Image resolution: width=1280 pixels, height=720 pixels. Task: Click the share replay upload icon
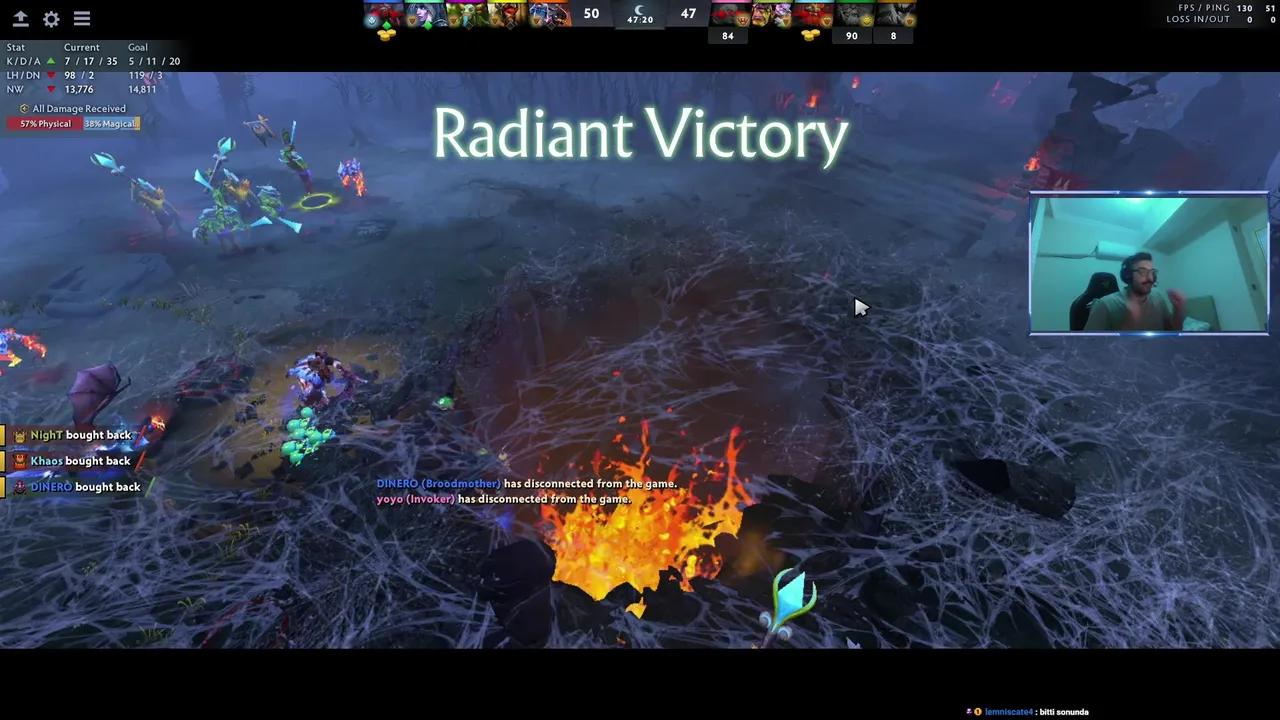pos(21,18)
